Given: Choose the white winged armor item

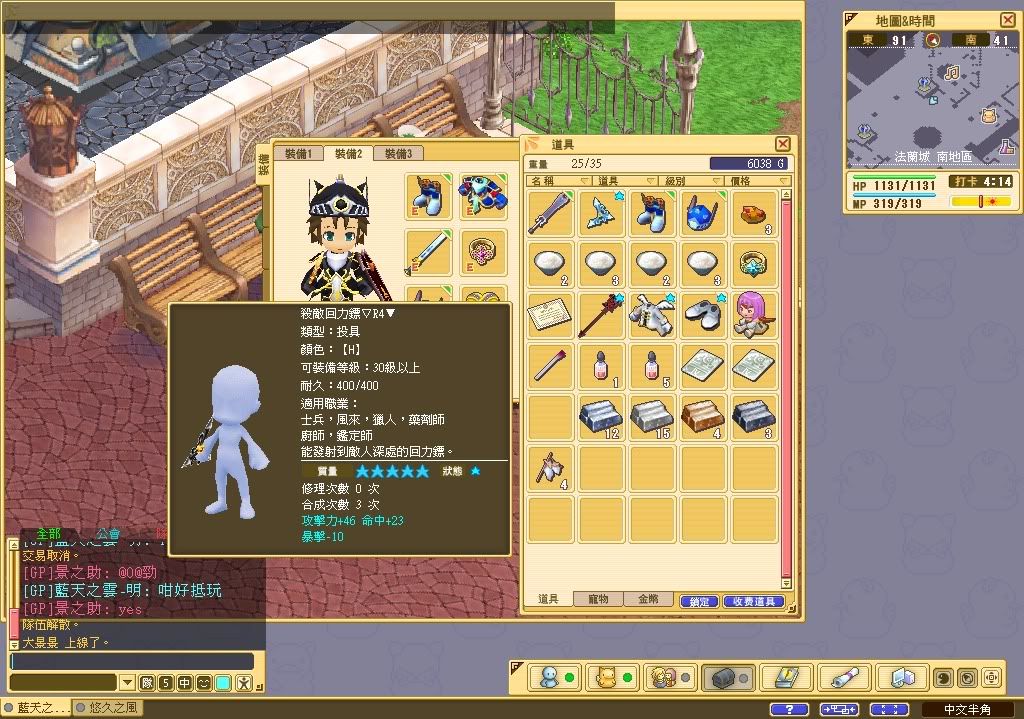Looking at the screenshot, I should click(652, 315).
